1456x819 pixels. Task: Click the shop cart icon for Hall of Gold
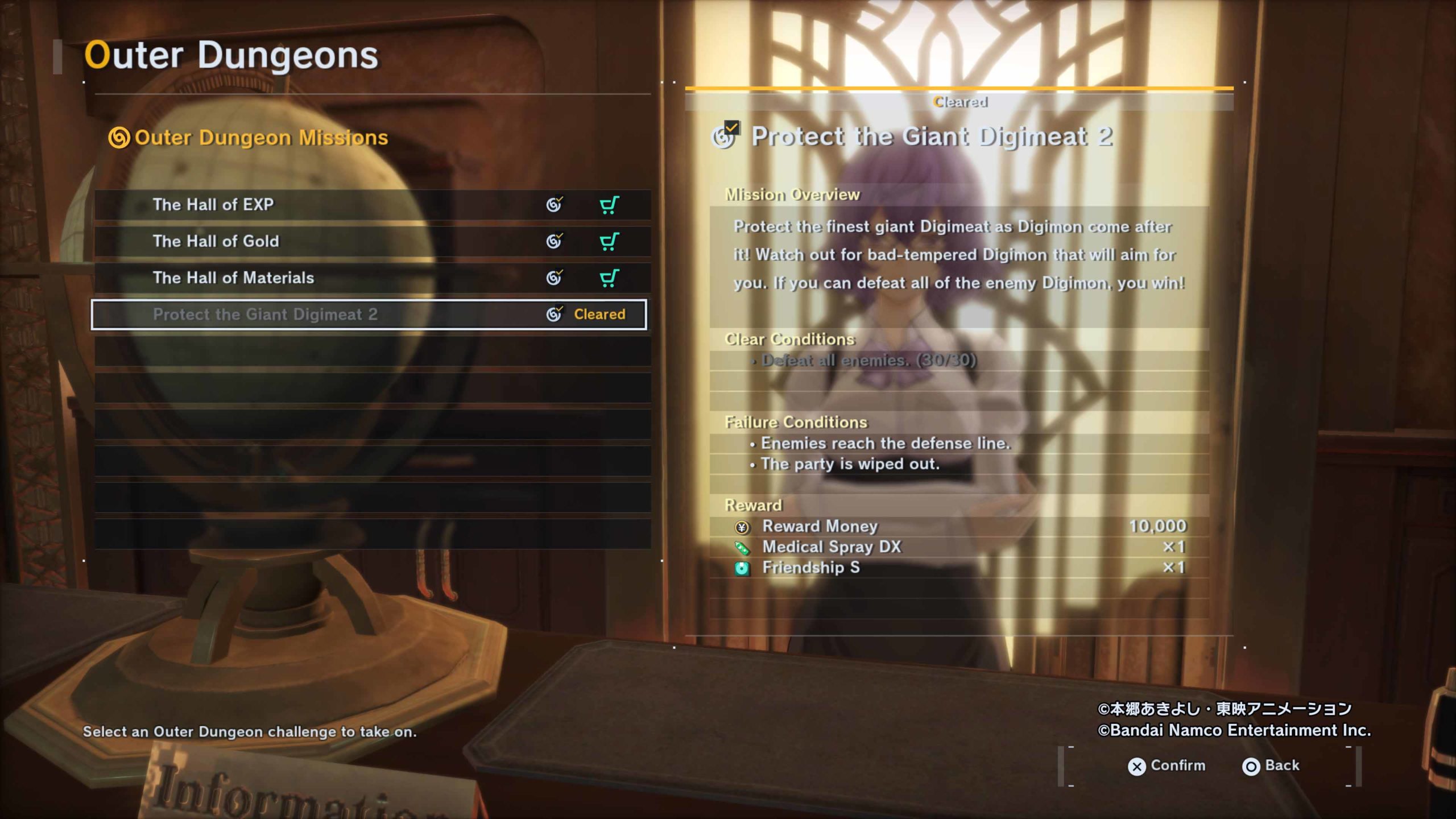609,241
